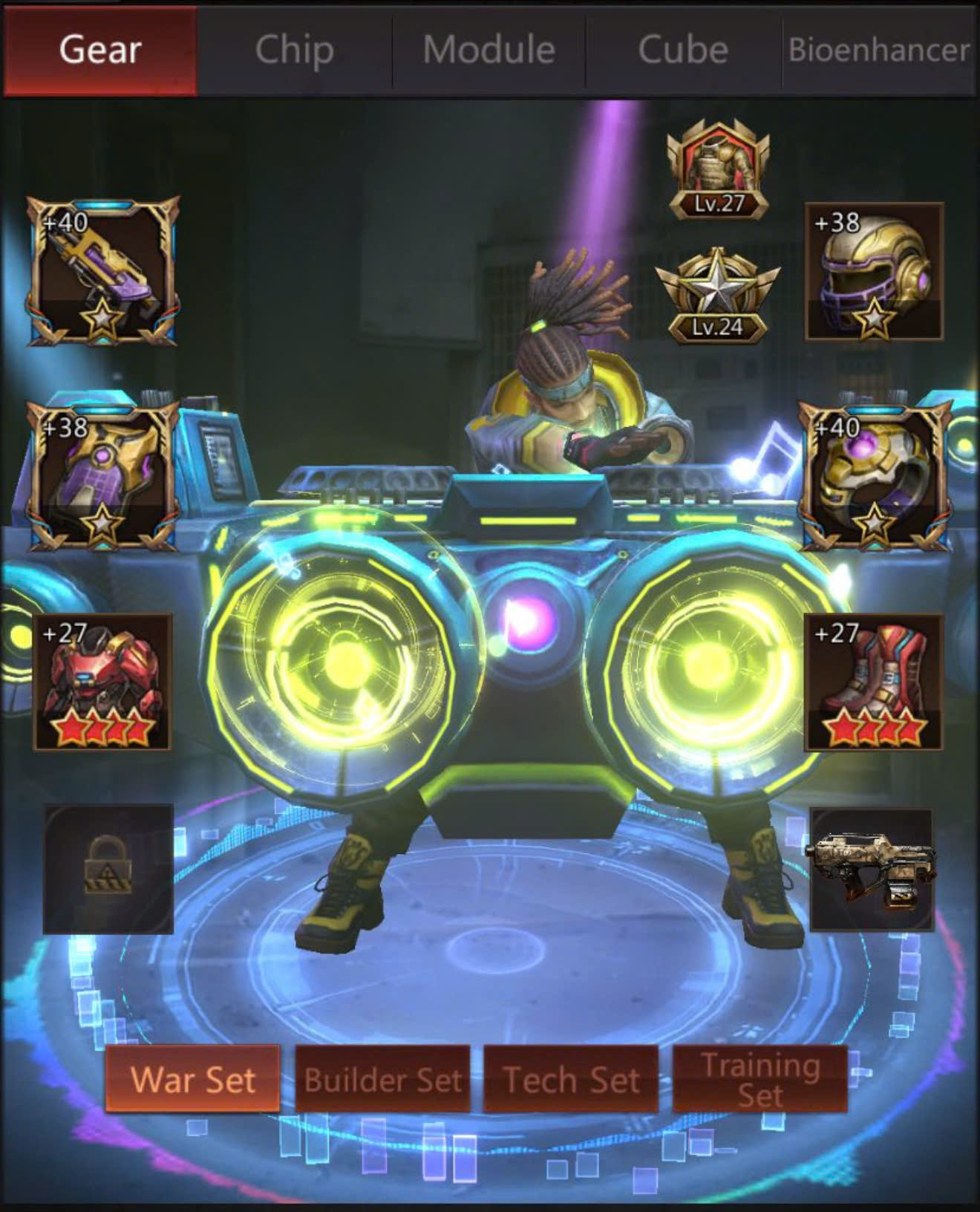Inspect the +27 red boots slot

(x=874, y=682)
